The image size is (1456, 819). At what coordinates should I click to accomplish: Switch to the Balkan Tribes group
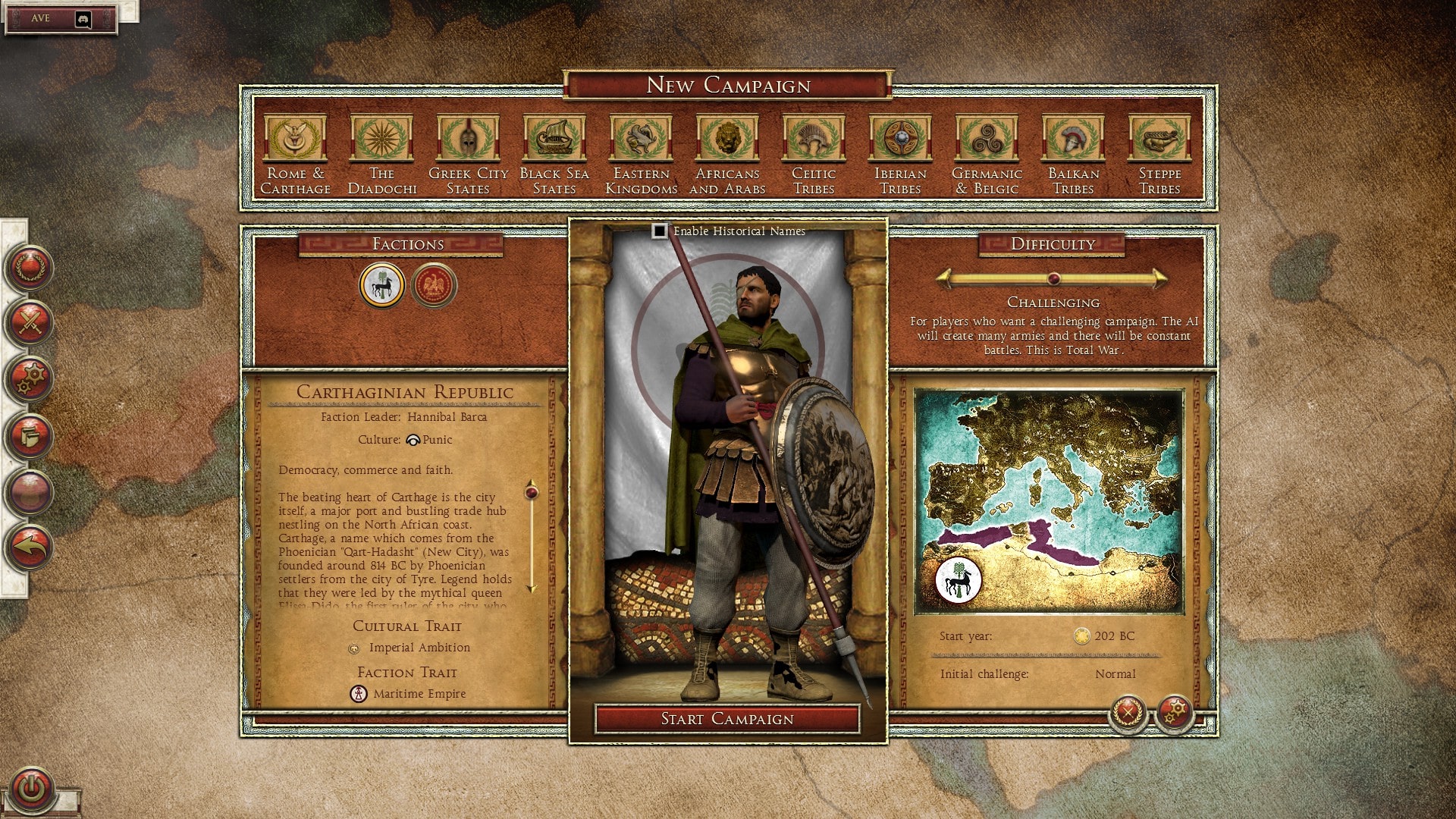coord(1073,139)
